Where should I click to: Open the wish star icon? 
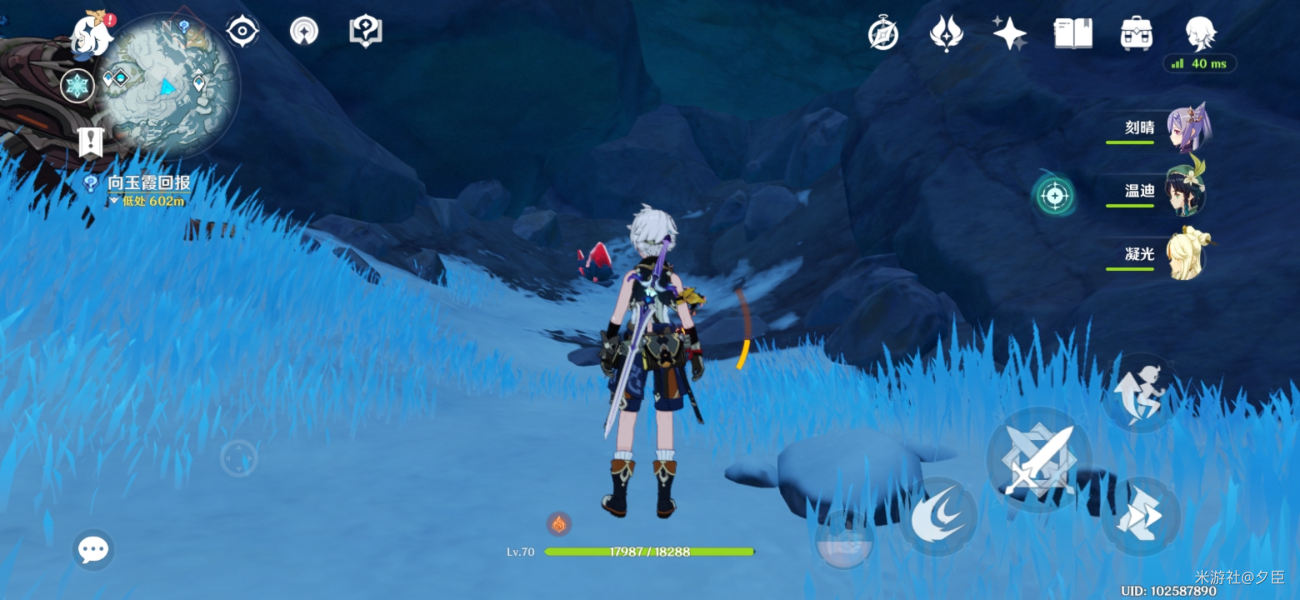point(1009,33)
